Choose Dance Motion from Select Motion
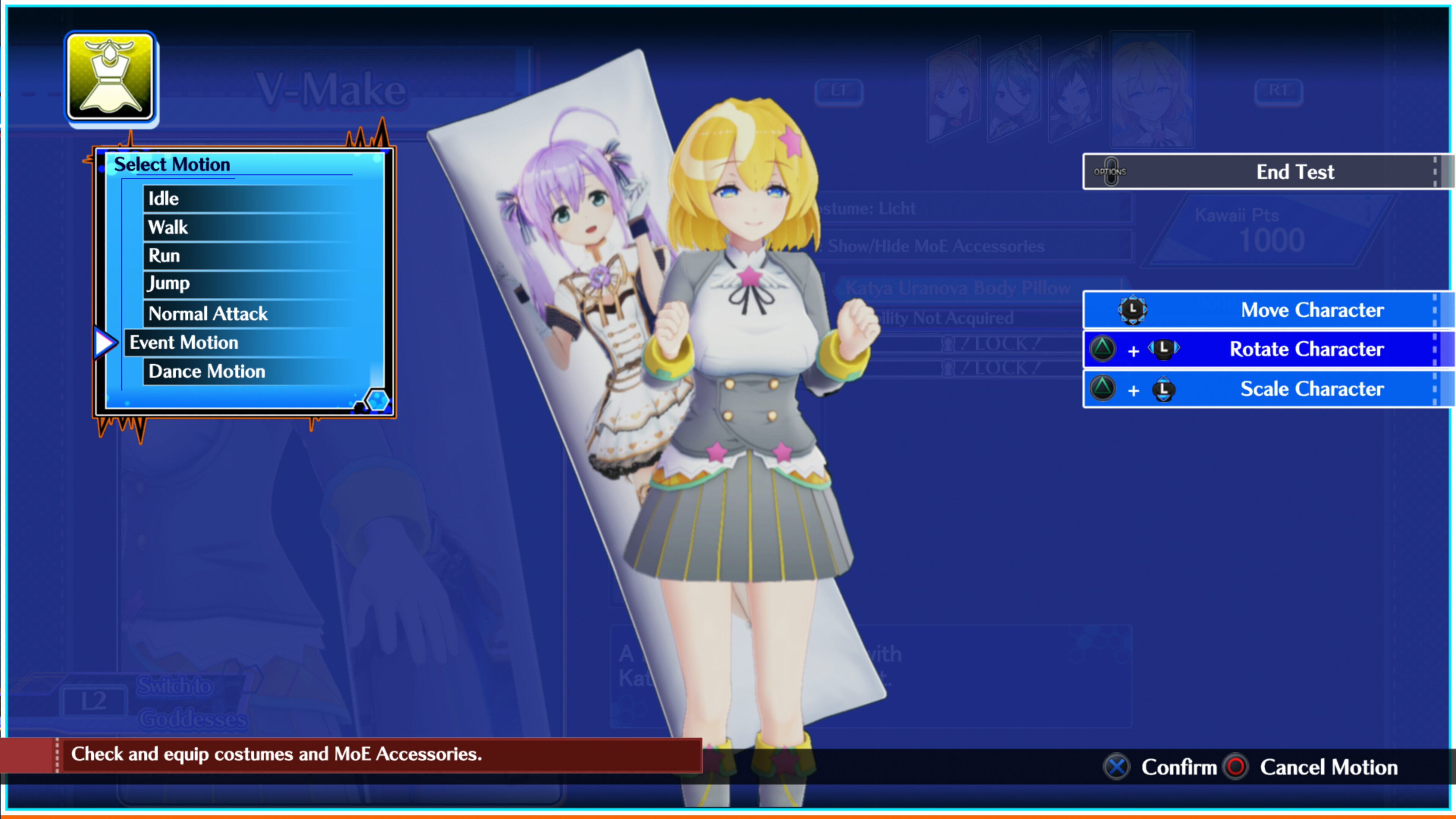The width and height of the screenshot is (1456, 819). tap(206, 371)
